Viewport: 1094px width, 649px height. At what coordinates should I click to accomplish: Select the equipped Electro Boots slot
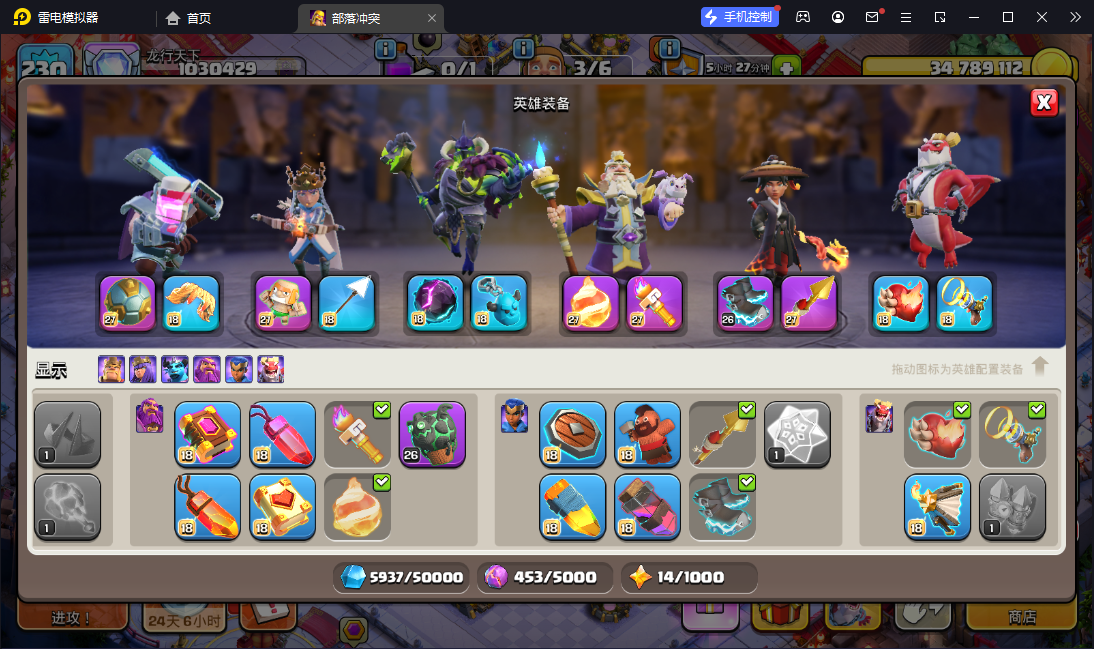[x=745, y=302]
